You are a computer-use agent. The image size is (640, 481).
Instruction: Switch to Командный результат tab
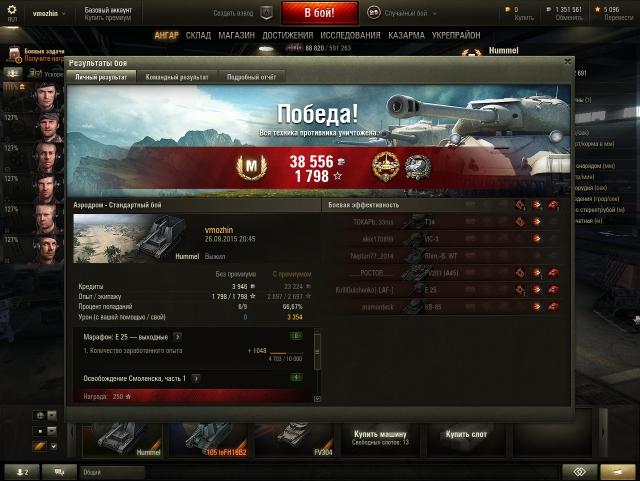tap(177, 76)
